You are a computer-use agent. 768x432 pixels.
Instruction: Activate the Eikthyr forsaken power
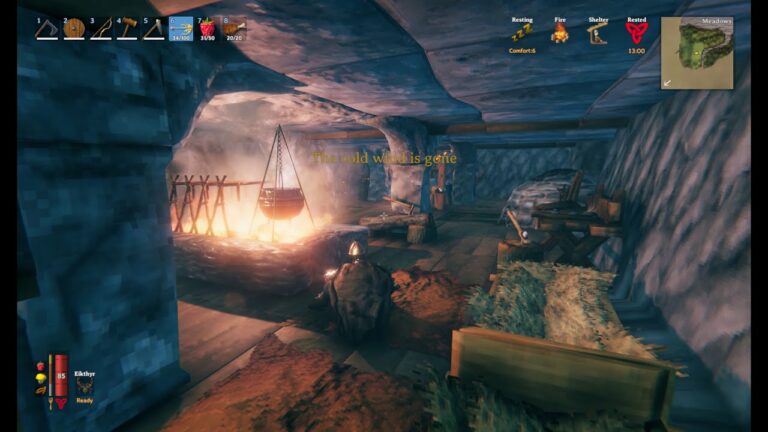(x=85, y=387)
